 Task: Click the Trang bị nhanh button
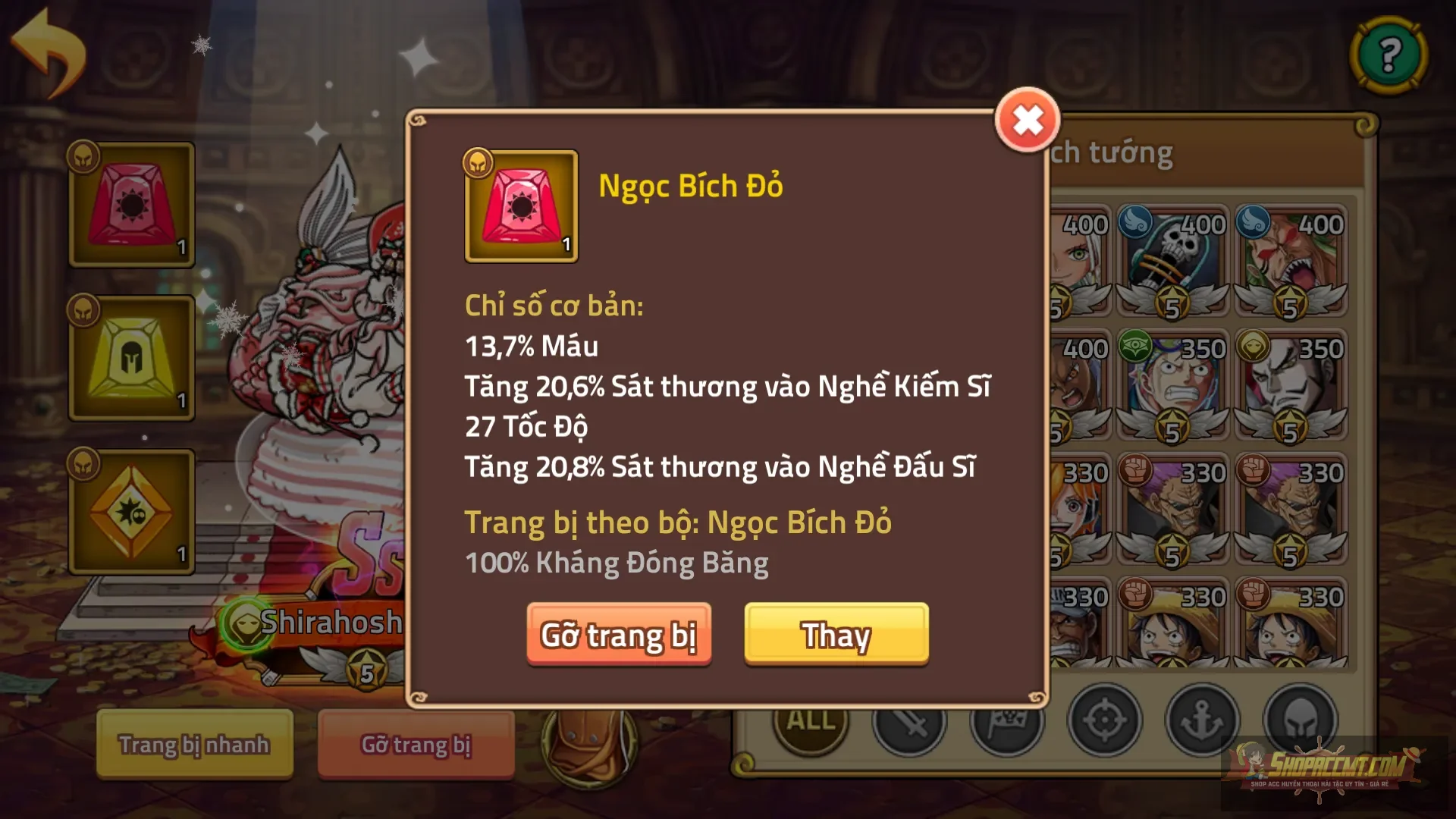[193, 744]
